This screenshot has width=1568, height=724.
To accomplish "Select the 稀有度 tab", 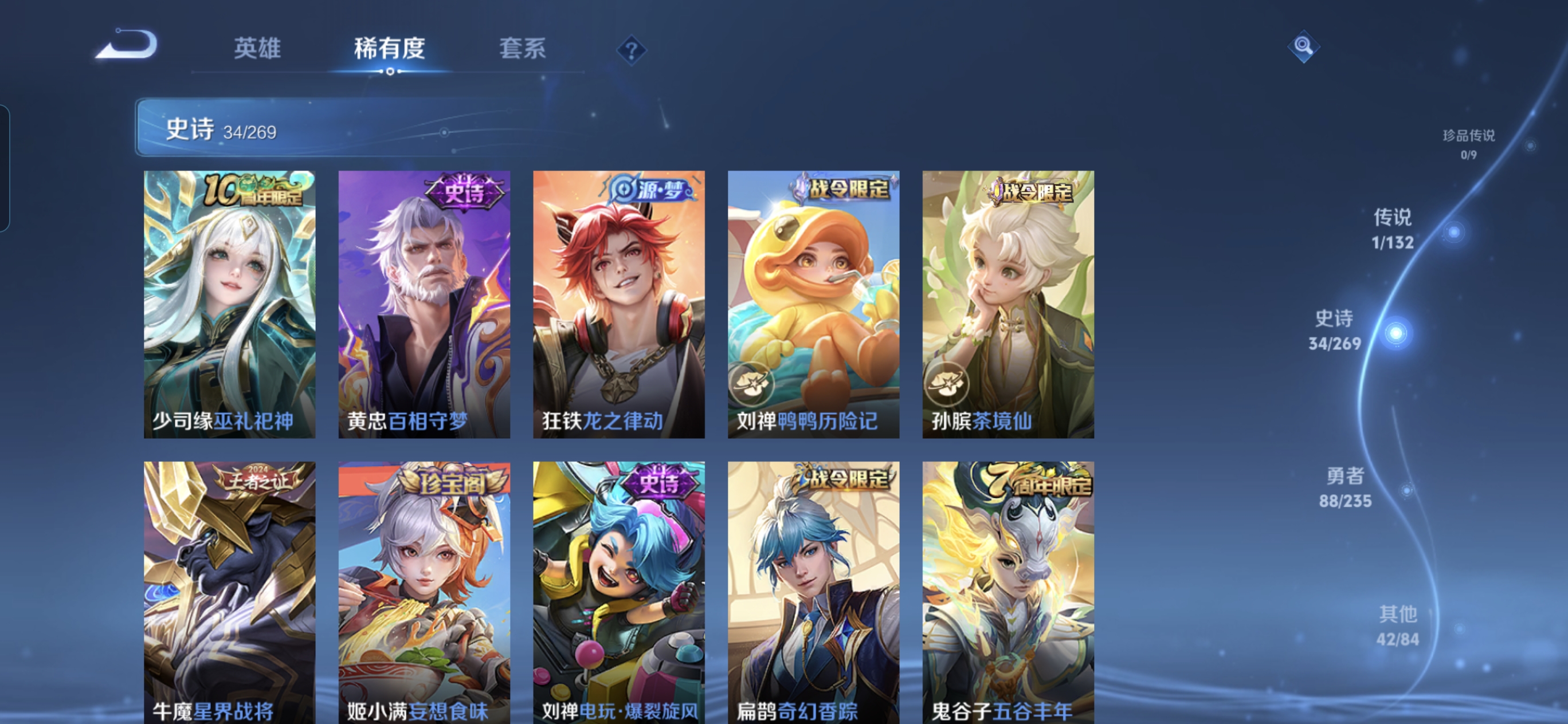I will (x=390, y=48).
